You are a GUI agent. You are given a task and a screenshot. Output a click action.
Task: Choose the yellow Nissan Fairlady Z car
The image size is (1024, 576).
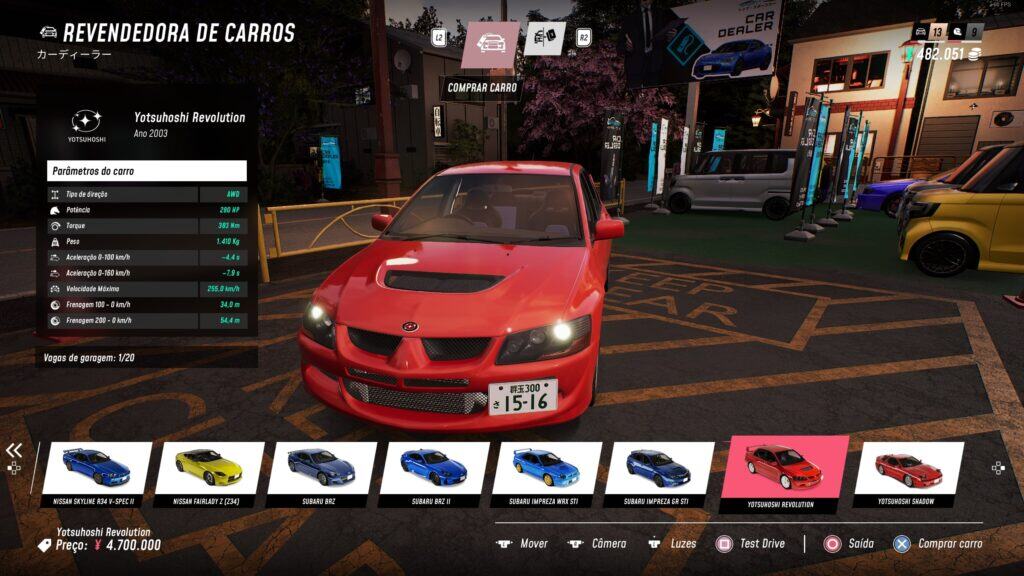click(x=209, y=468)
